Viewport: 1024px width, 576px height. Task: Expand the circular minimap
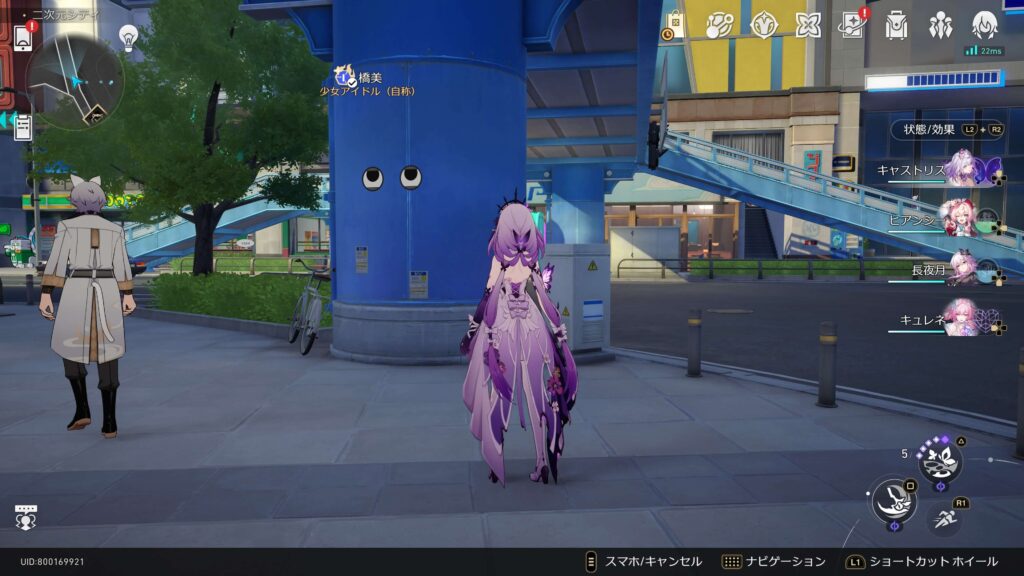74,81
